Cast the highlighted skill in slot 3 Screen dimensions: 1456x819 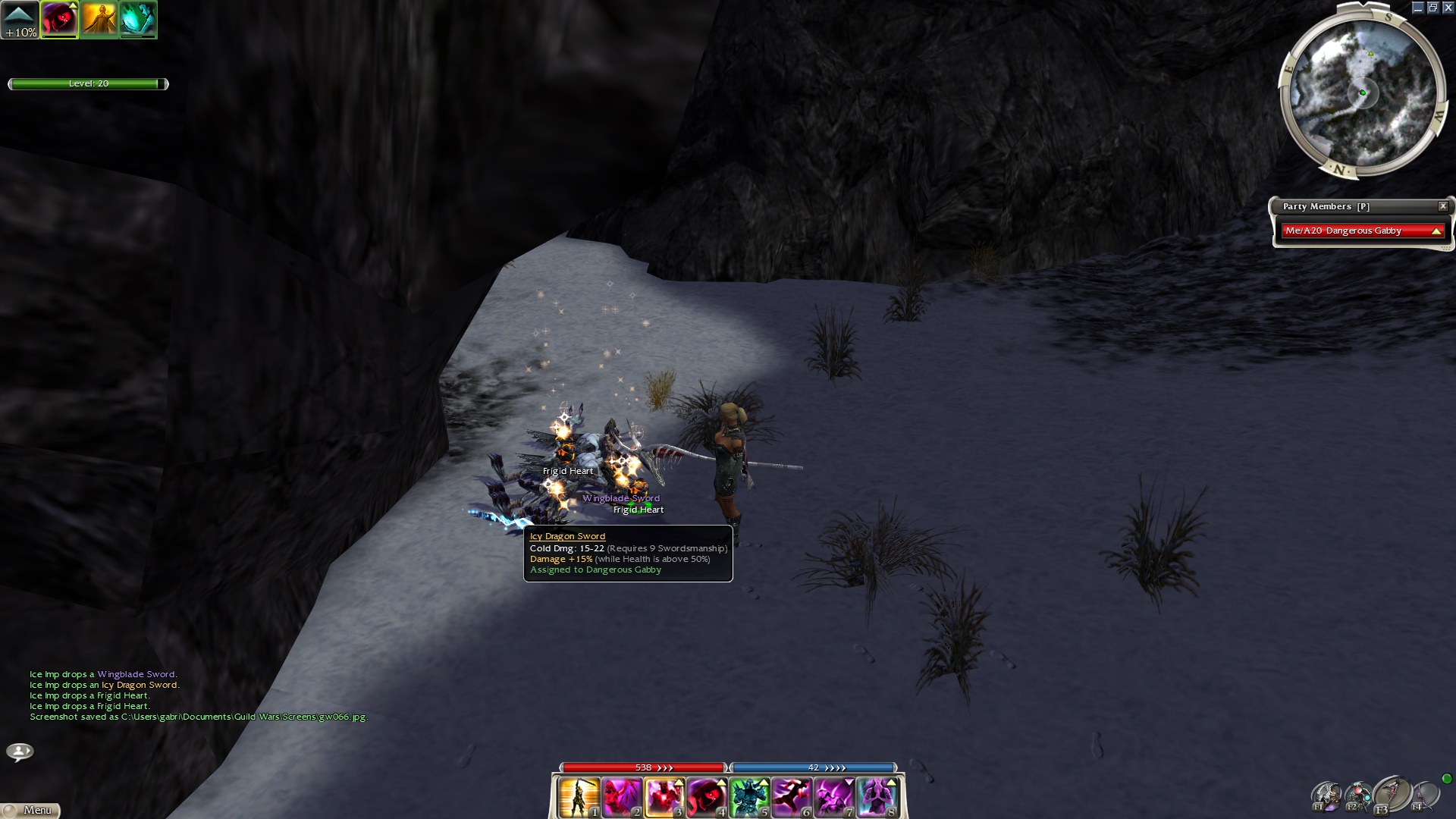coord(664,797)
